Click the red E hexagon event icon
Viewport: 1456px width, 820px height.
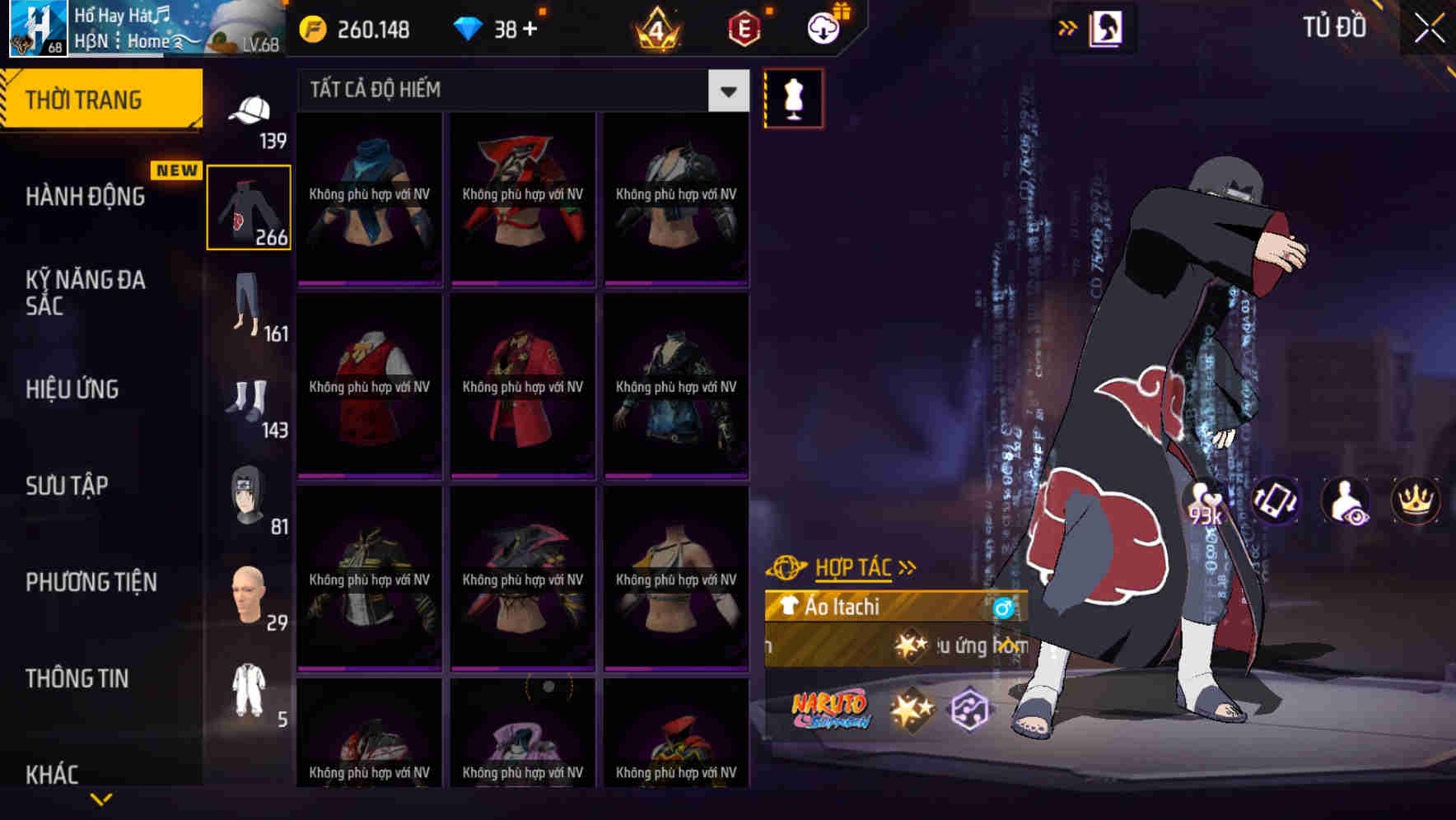742,27
